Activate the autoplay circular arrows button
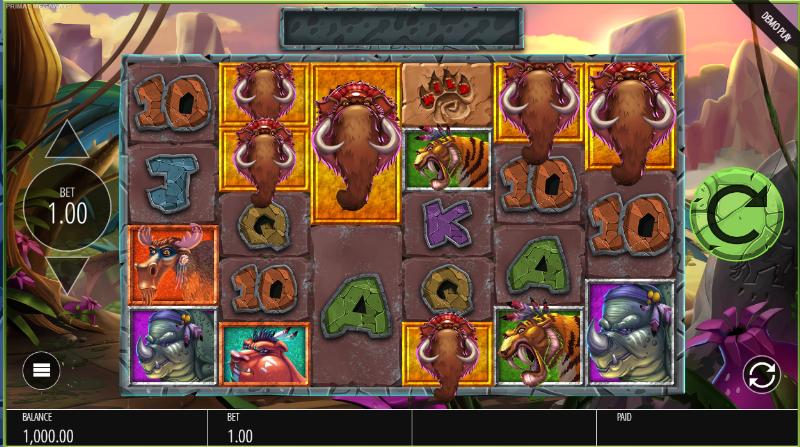 pyautogui.click(x=761, y=375)
